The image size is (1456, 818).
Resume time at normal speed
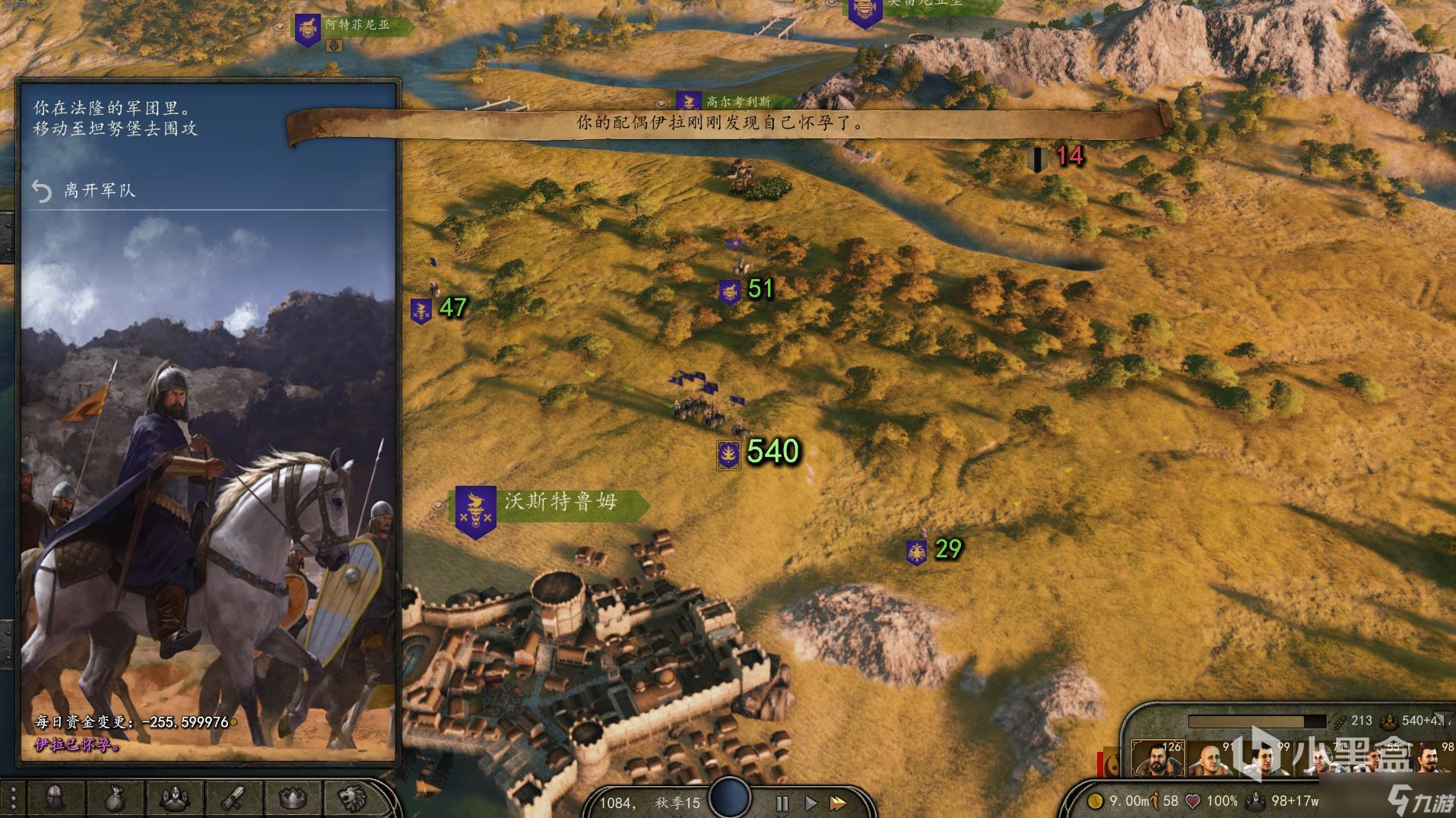click(x=810, y=803)
